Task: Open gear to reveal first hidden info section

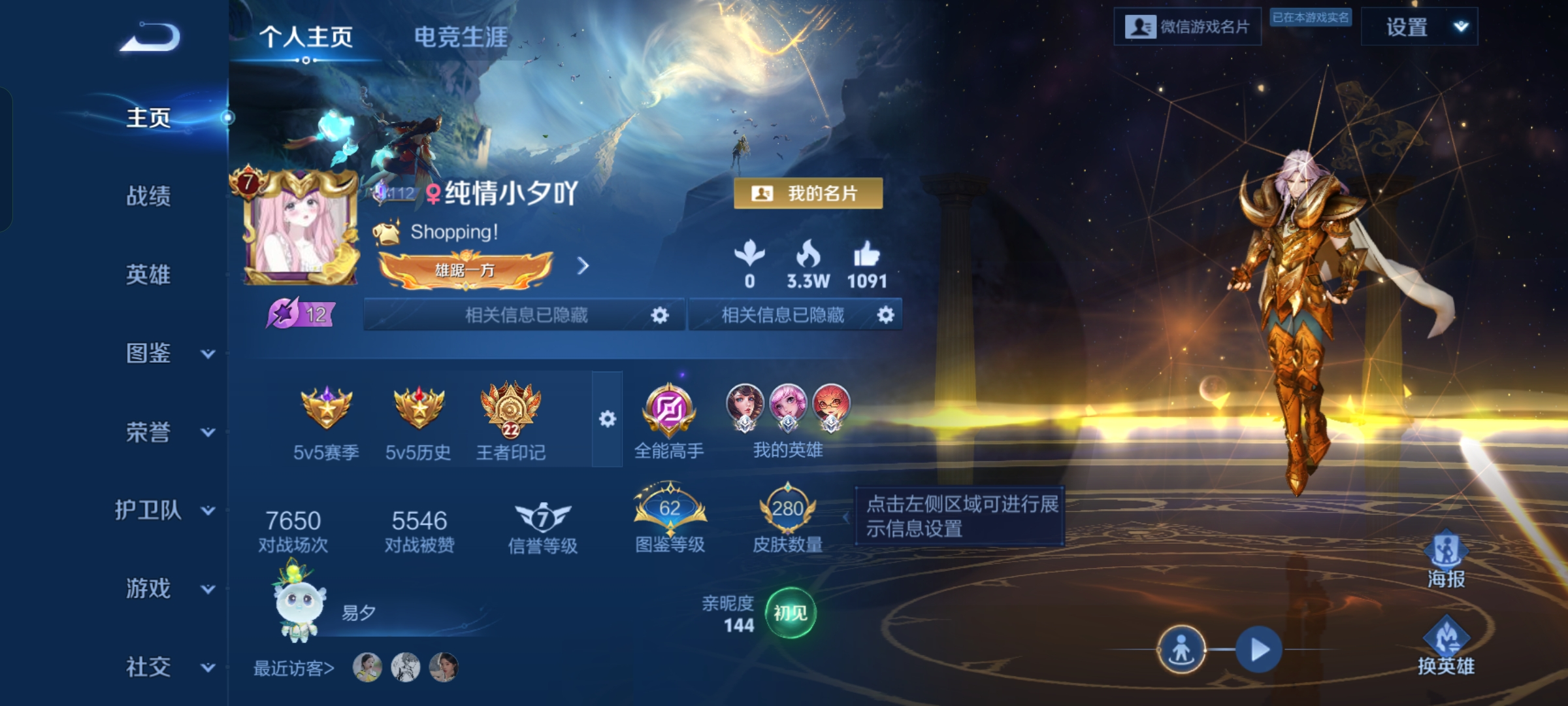Action: pos(660,315)
